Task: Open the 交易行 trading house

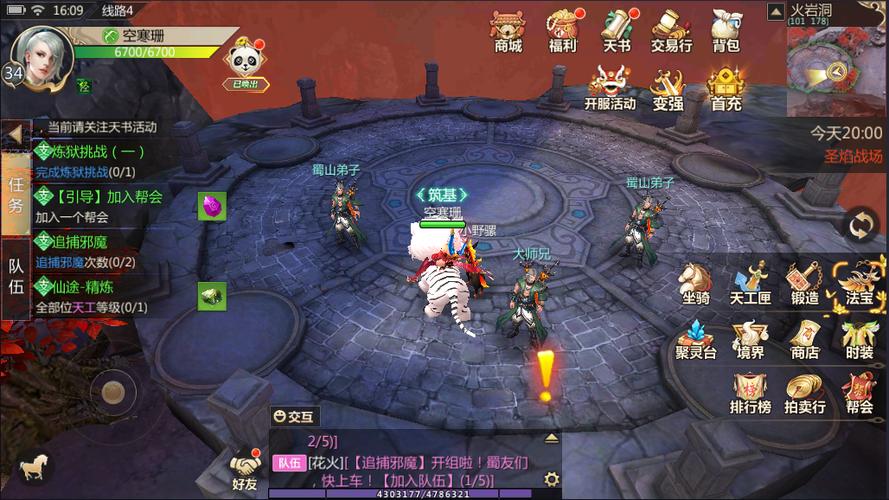Action: tap(671, 30)
